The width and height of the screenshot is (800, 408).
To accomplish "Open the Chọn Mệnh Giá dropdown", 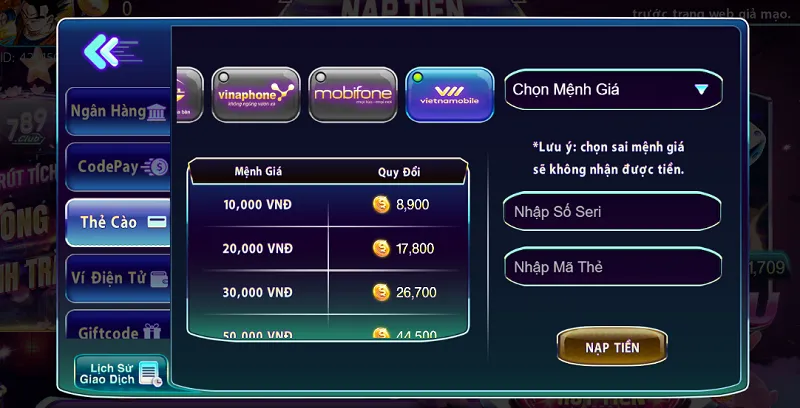I will point(612,90).
